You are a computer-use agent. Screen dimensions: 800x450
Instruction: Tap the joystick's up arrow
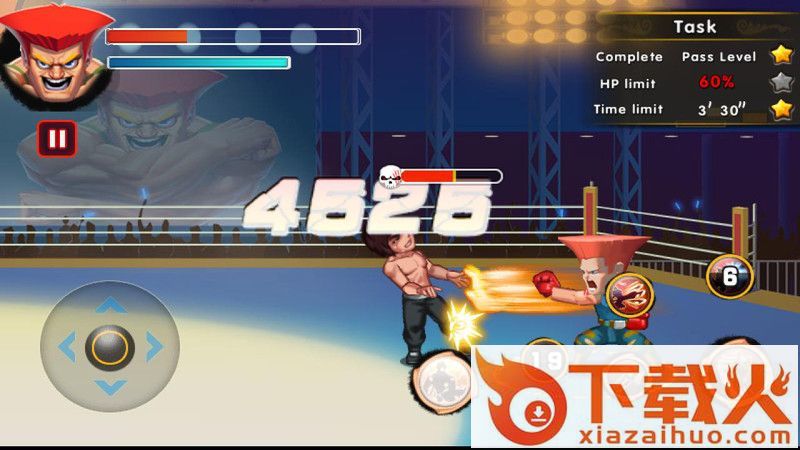109,304
